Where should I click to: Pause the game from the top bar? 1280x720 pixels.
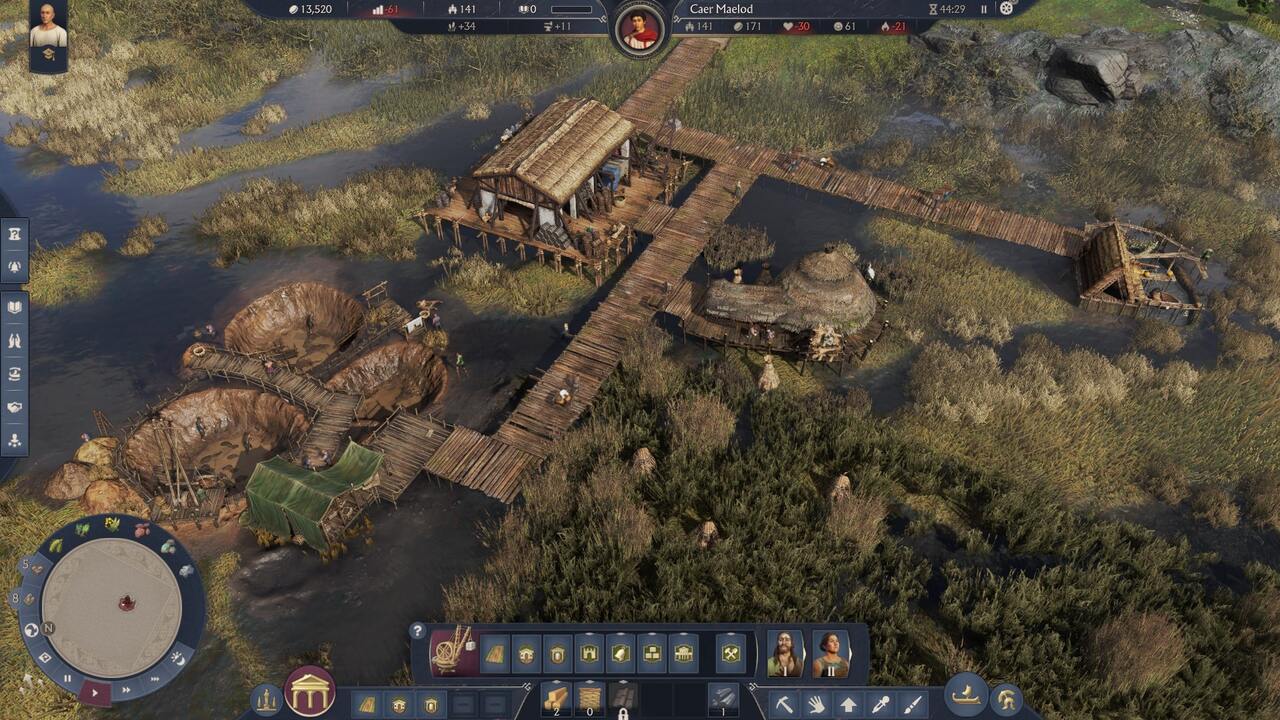pos(984,9)
